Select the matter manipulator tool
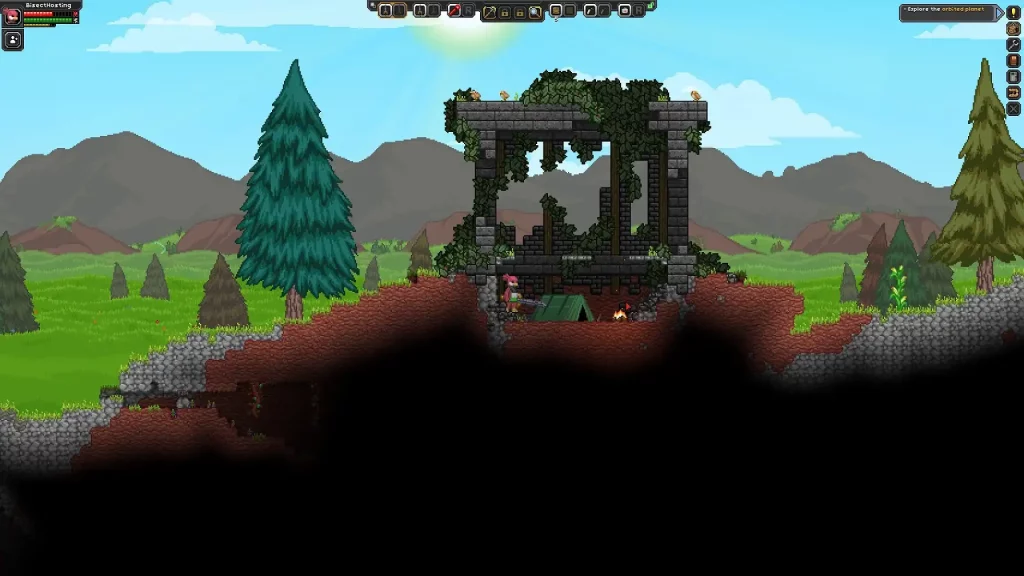The width and height of the screenshot is (1024, 576). (491, 12)
